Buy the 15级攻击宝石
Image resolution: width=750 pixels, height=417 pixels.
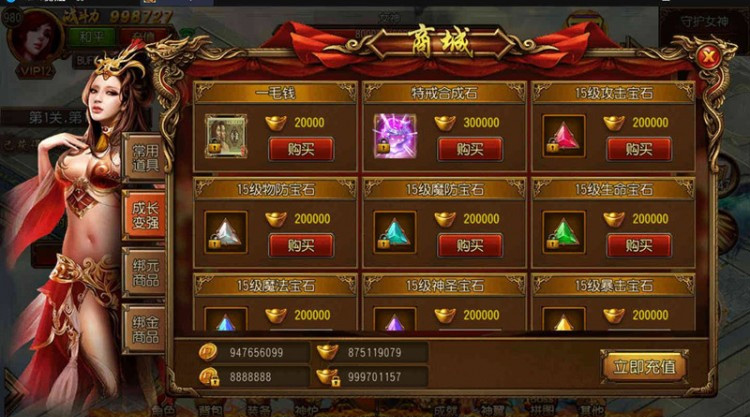tap(638, 149)
